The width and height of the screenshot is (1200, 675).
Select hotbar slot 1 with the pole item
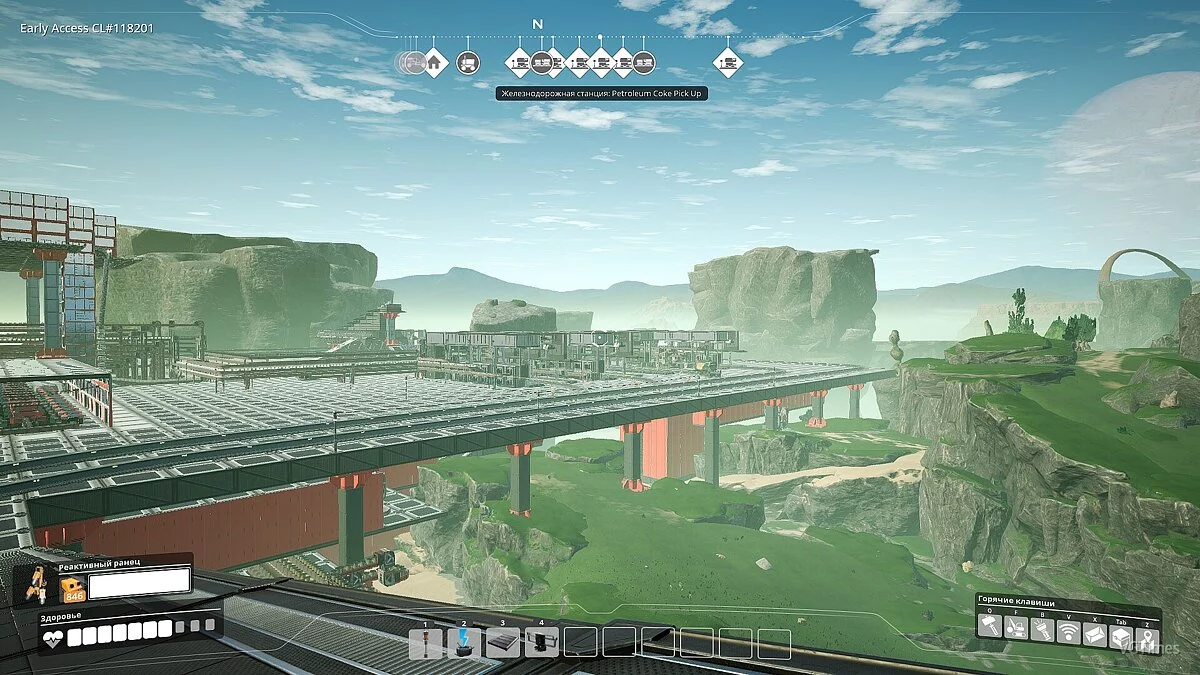tap(425, 644)
